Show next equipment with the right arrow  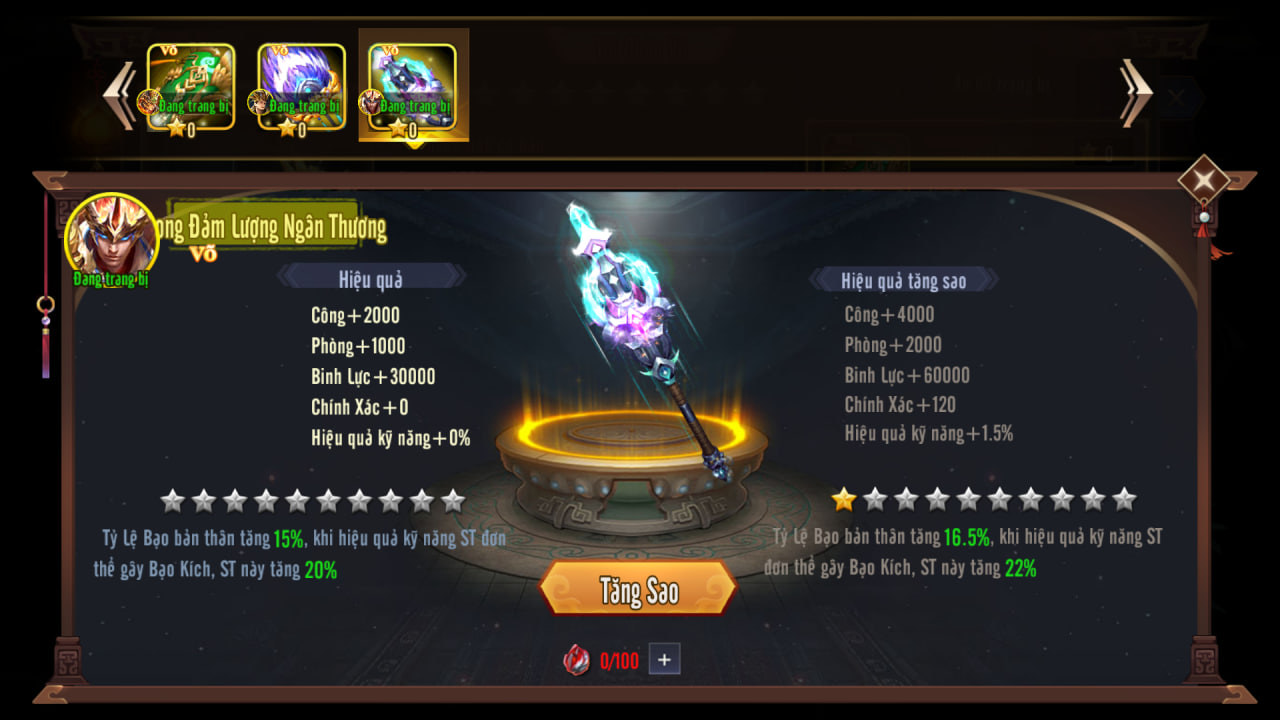click(1137, 93)
